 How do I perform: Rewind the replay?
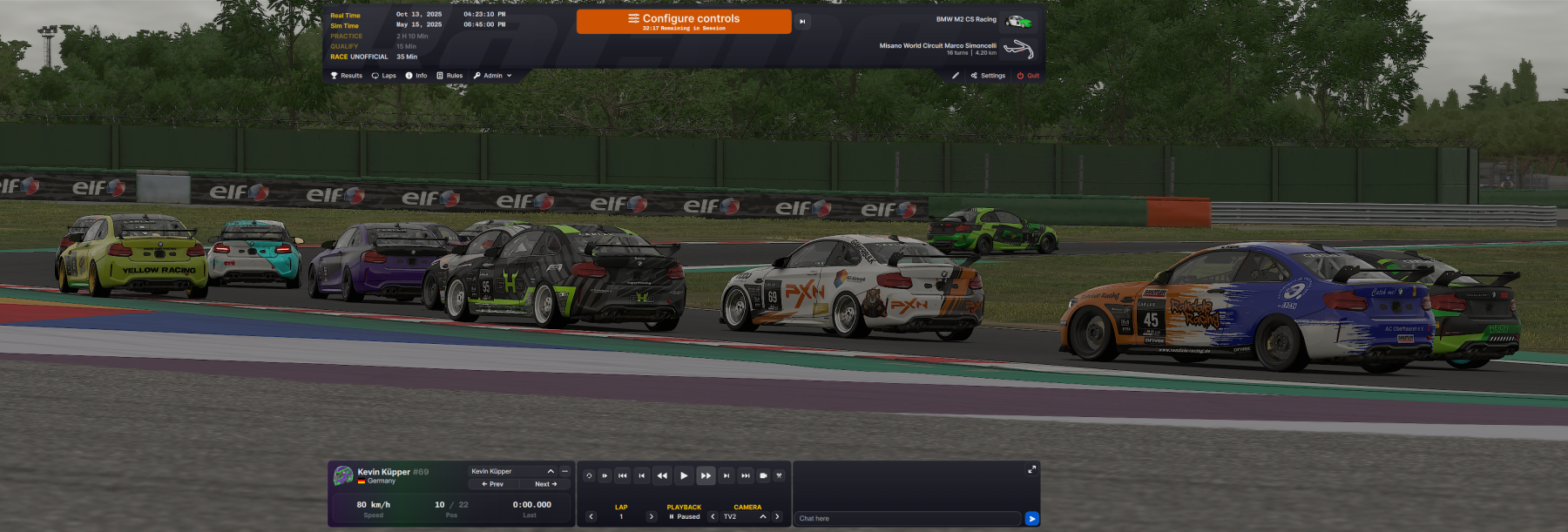tap(662, 475)
